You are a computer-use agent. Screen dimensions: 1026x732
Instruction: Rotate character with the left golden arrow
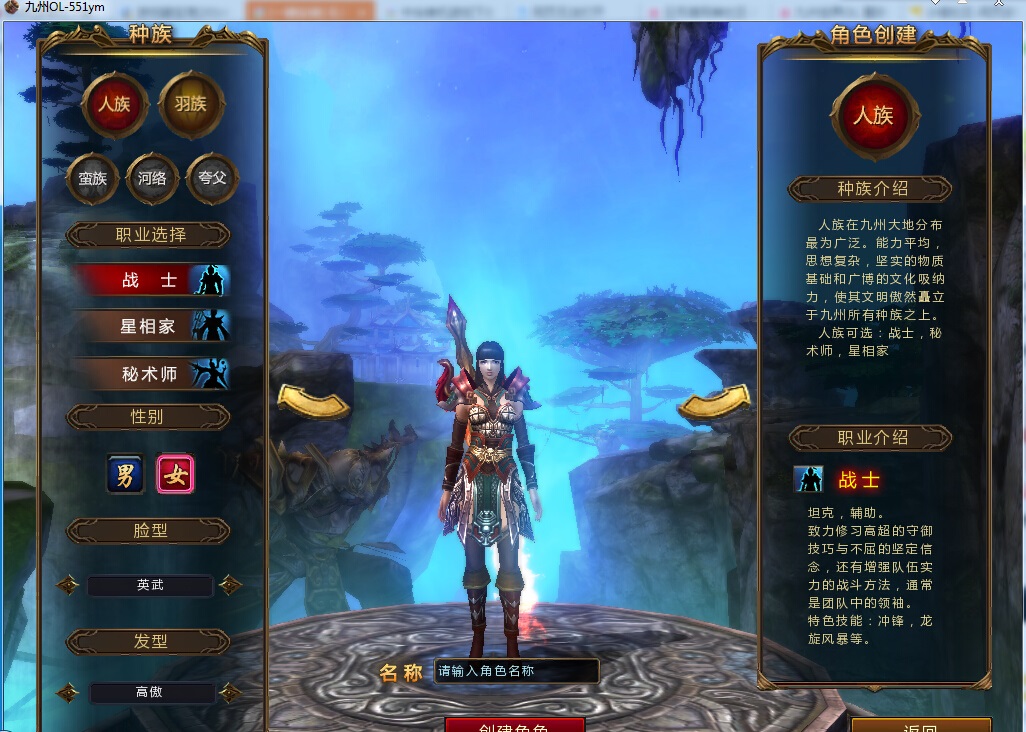pyautogui.click(x=312, y=402)
